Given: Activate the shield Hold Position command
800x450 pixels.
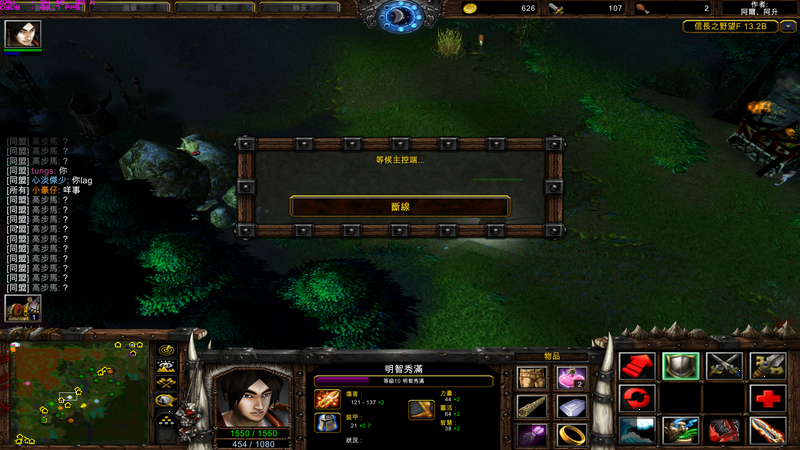Looking at the screenshot, I should (x=680, y=366).
